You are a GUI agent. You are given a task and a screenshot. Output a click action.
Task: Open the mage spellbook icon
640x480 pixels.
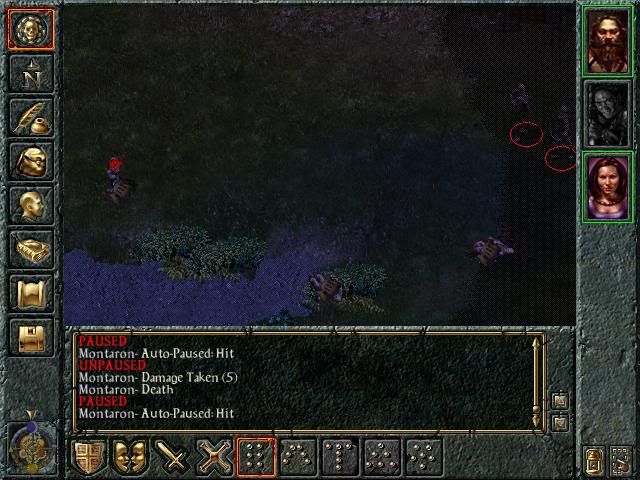pyautogui.click(x=30, y=249)
